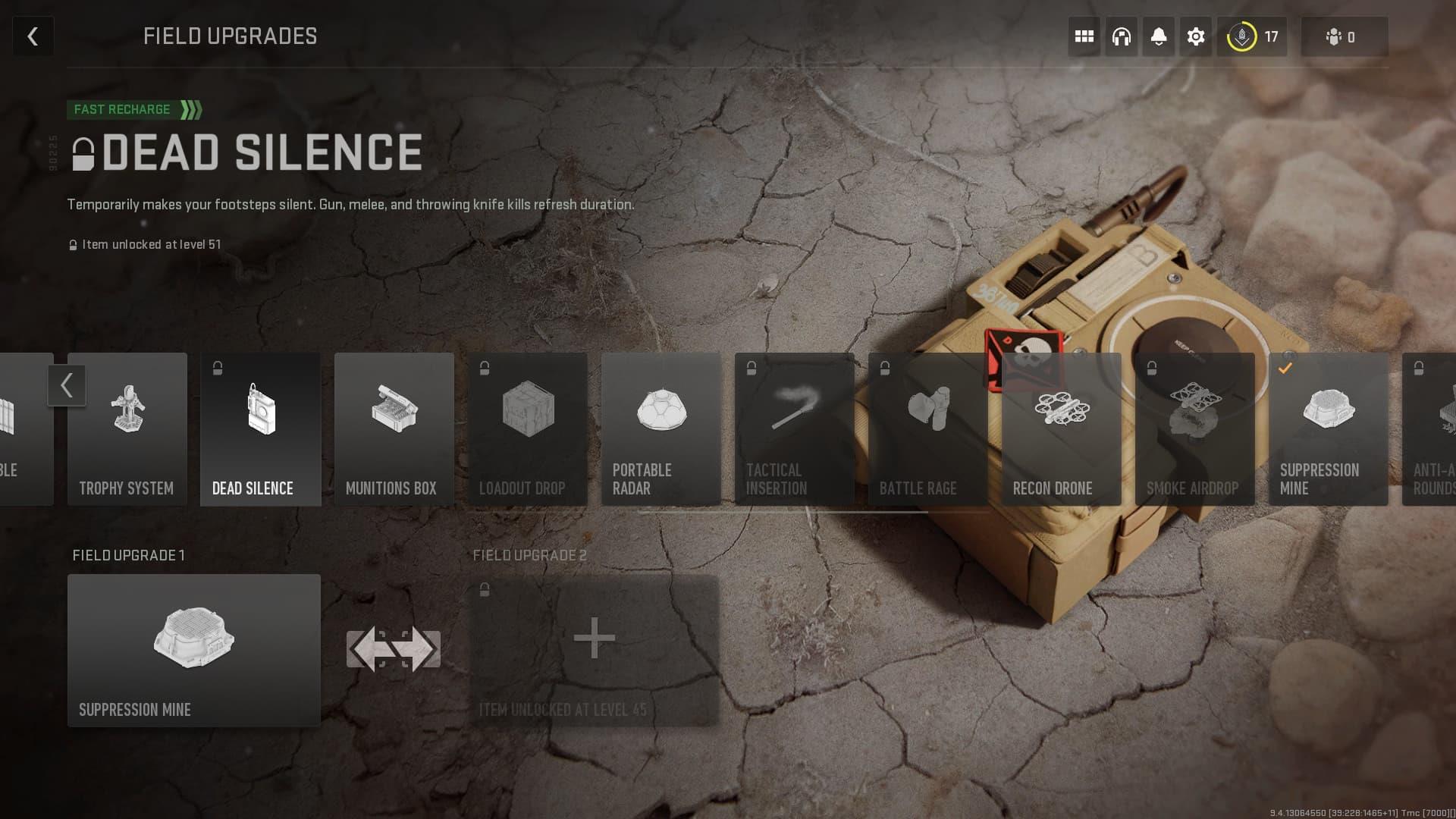Open the headset voice channel icon
This screenshot has width=1456, height=819.
pos(1121,36)
